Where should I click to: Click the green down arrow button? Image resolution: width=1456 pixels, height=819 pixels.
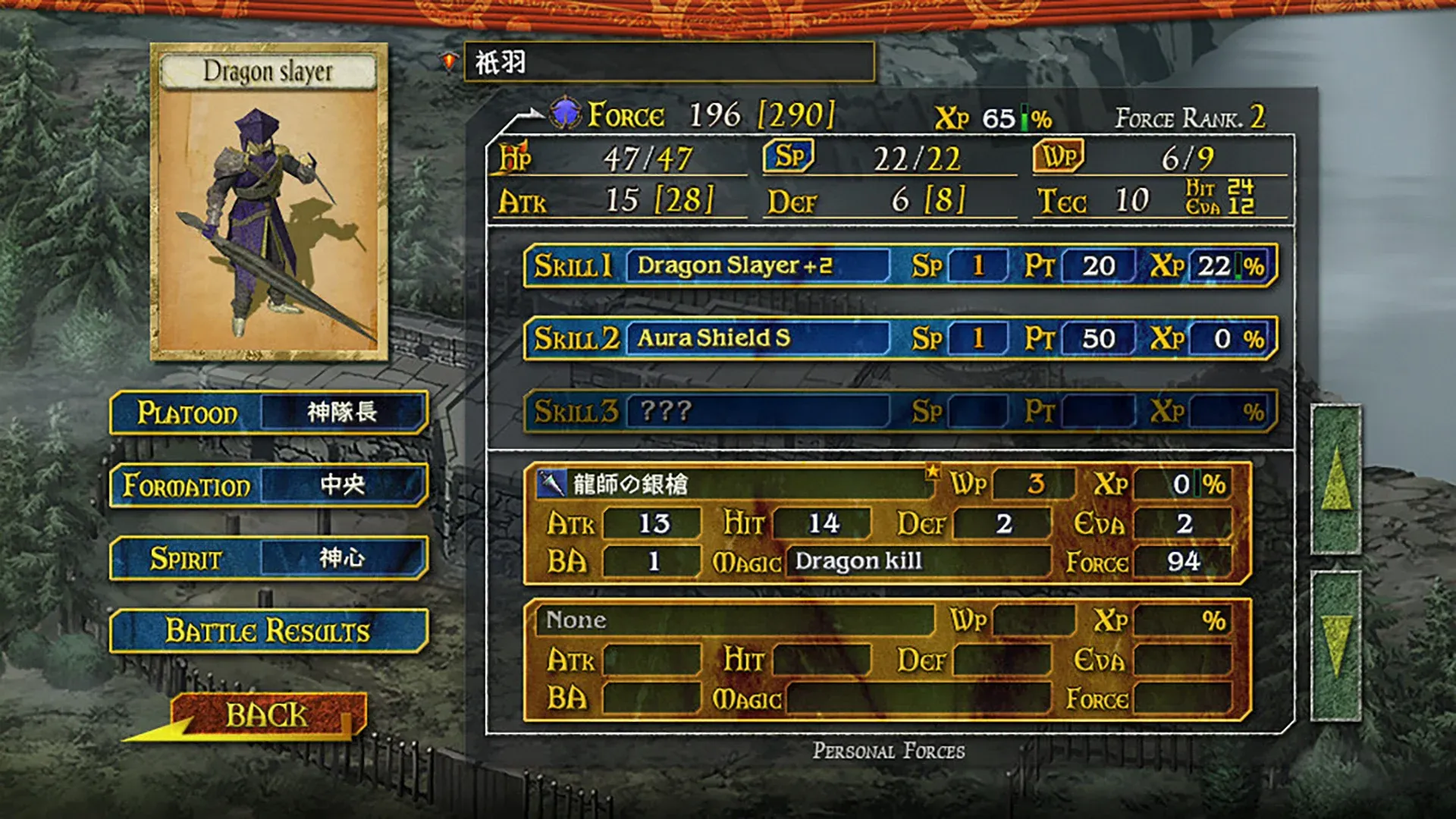tap(1335, 645)
